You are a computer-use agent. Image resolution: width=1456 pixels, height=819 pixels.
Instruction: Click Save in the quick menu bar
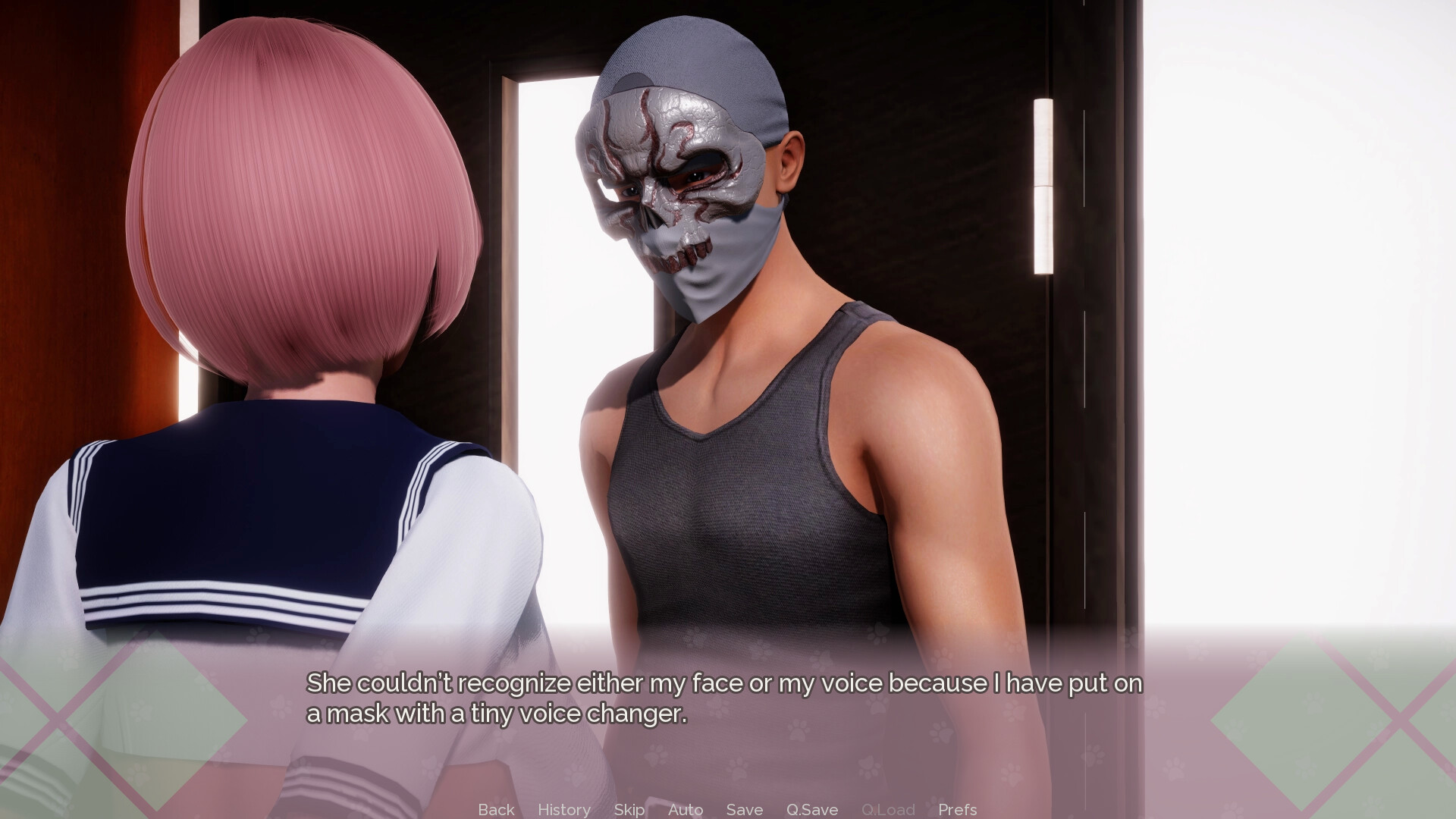pyautogui.click(x=743, y=809)
